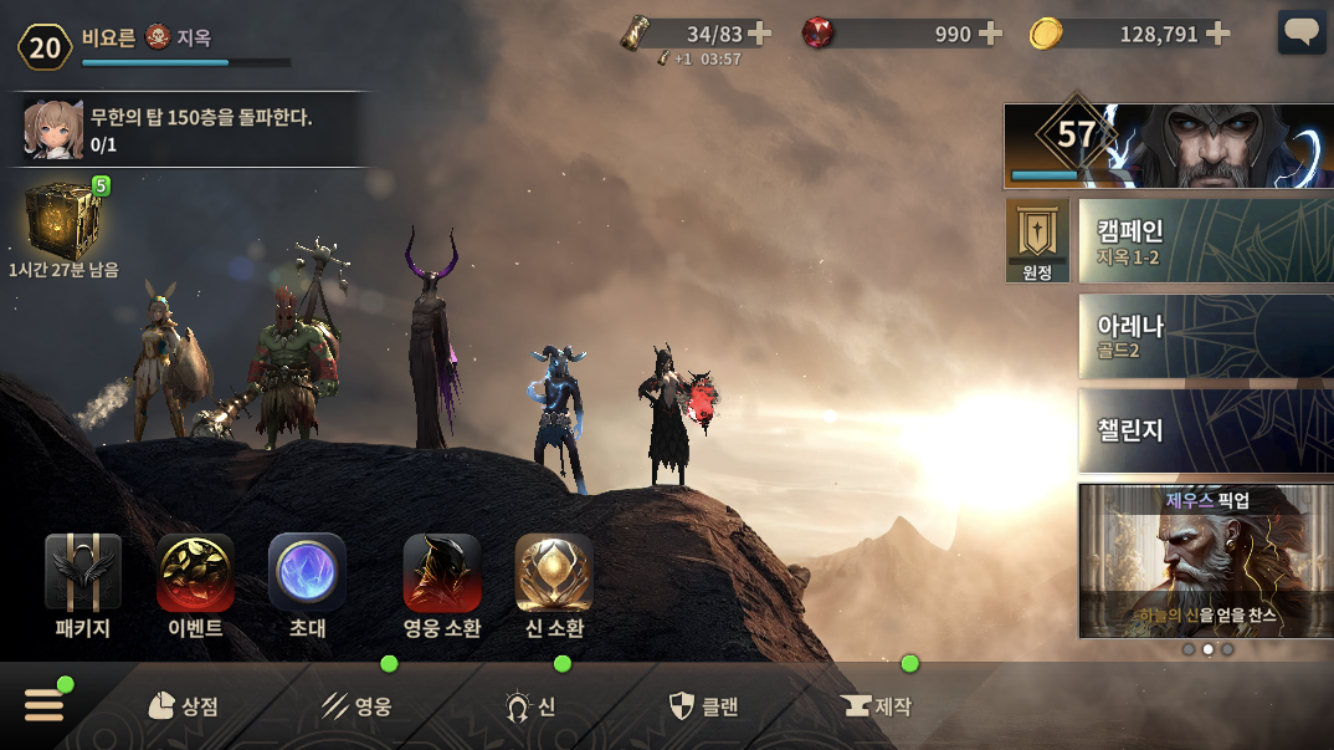Open the chat speech bubble
This screenshot has height=750, width=1334.
(x=1302, y=33)
